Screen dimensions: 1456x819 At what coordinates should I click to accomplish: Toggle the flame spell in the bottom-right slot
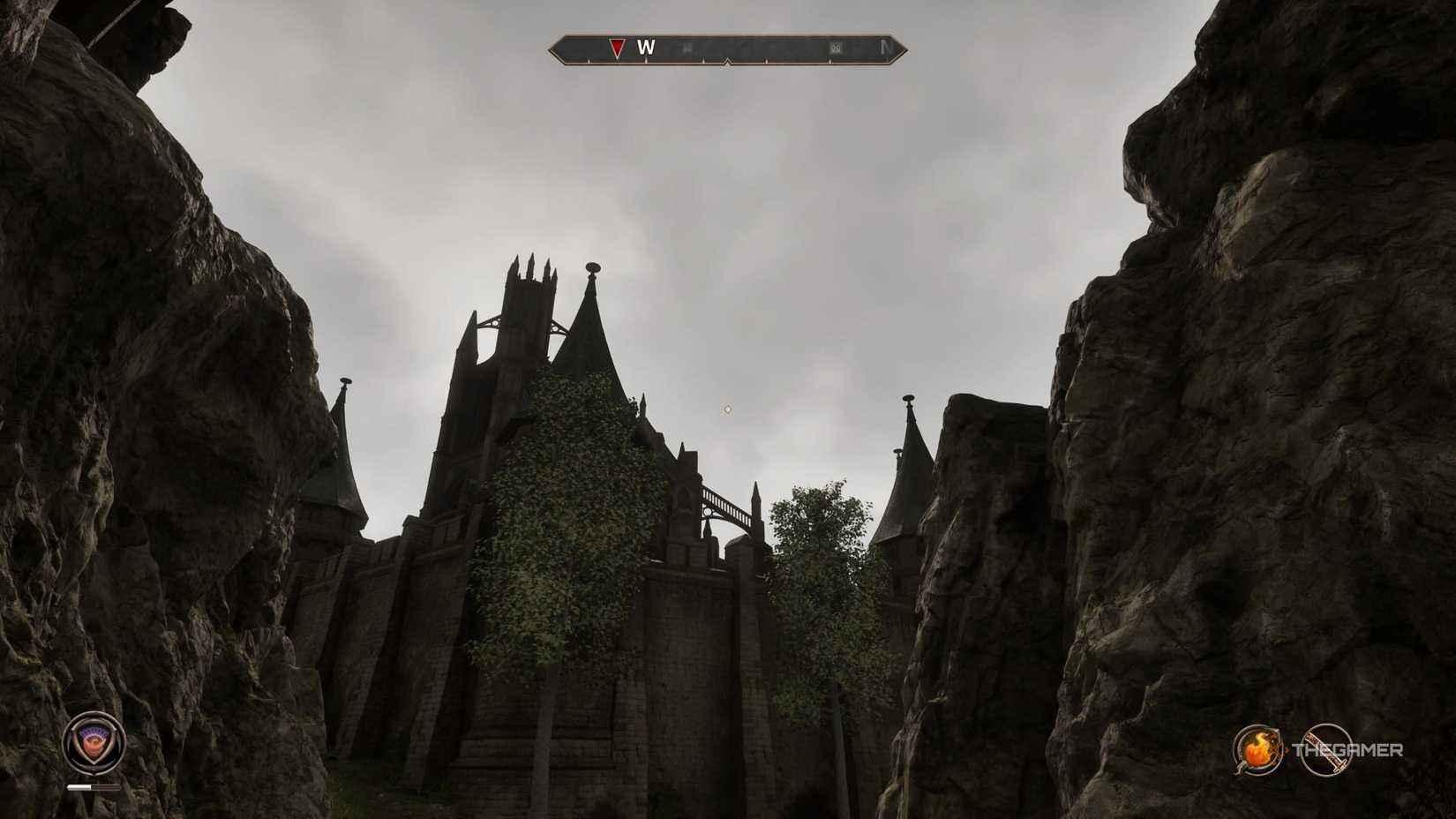[x=1257, y=748]
